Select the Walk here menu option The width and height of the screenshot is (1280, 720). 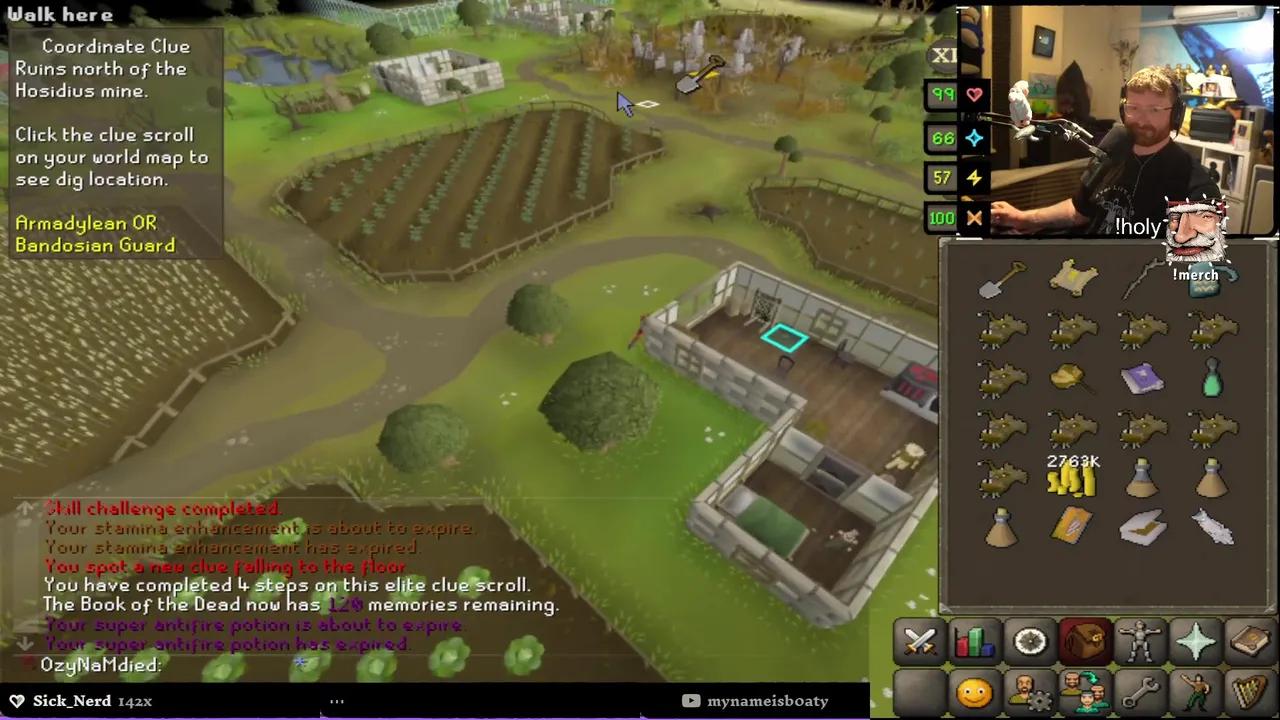(60, 14)
